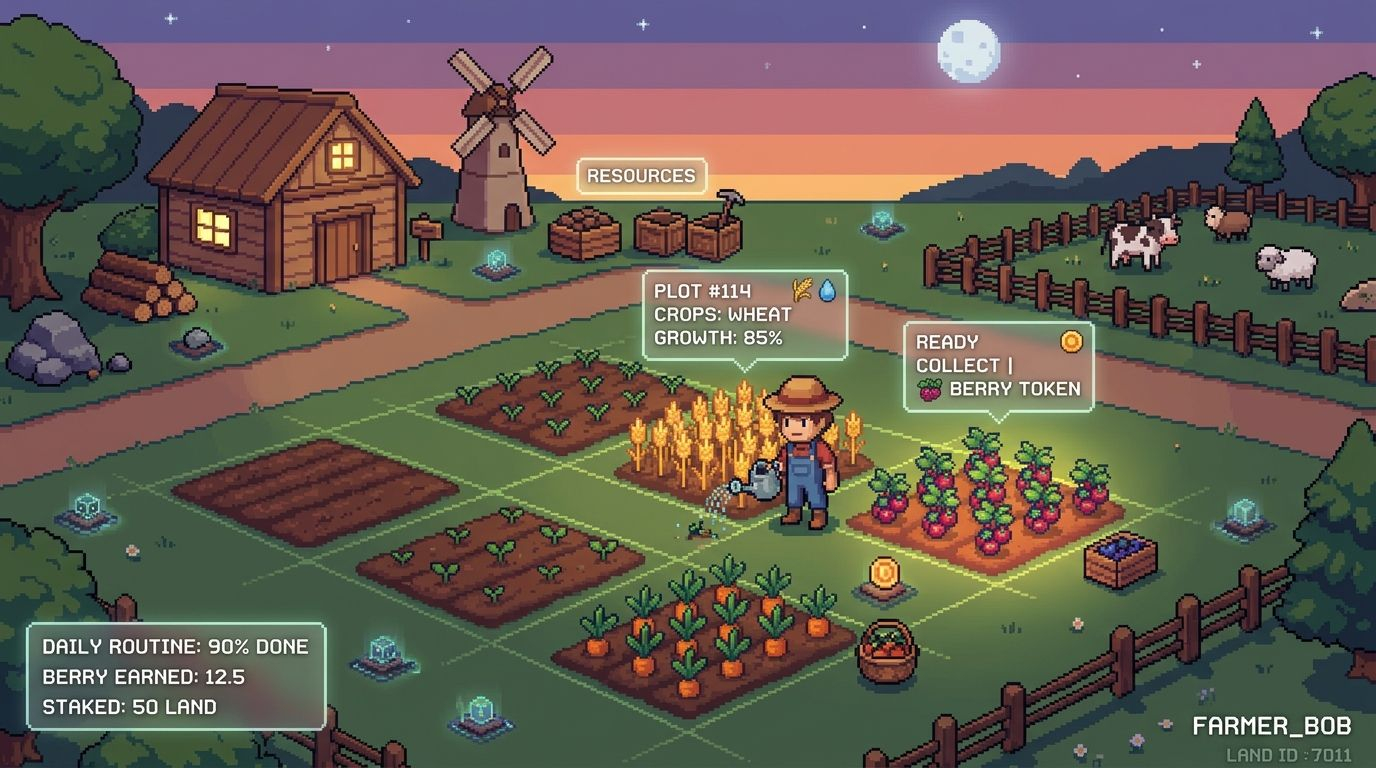Screen dimensions: 1376x768
Task: Open the RESOURCES label button
Action: (641, 176)
